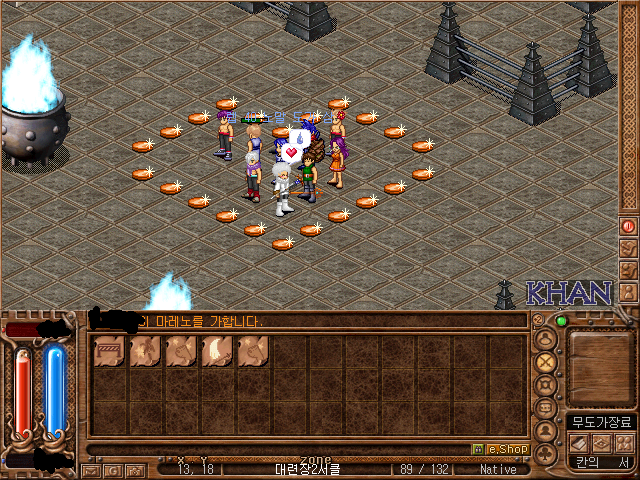Image resolution: width=640 pixels, height=480 pixels.
Task: Click the book icon below 무도가장료
Action: (x=580, y=442)
